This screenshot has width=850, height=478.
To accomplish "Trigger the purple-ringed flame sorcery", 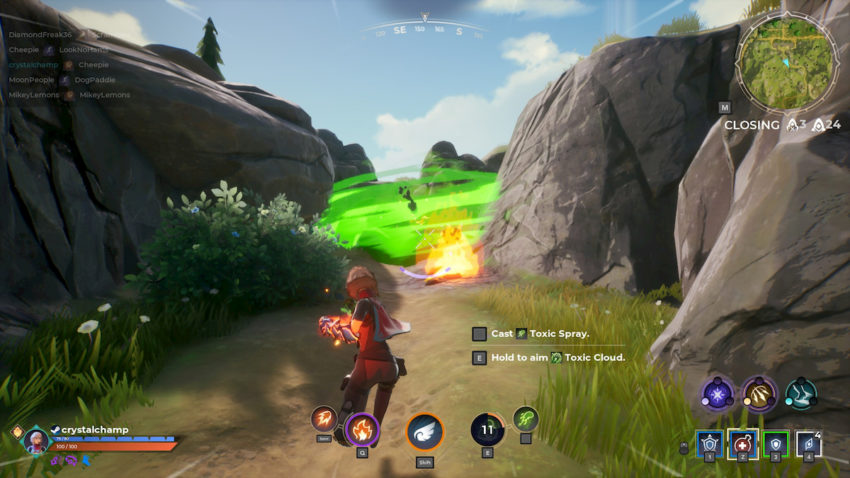I will pyautogui.click(x=361, y=431).
